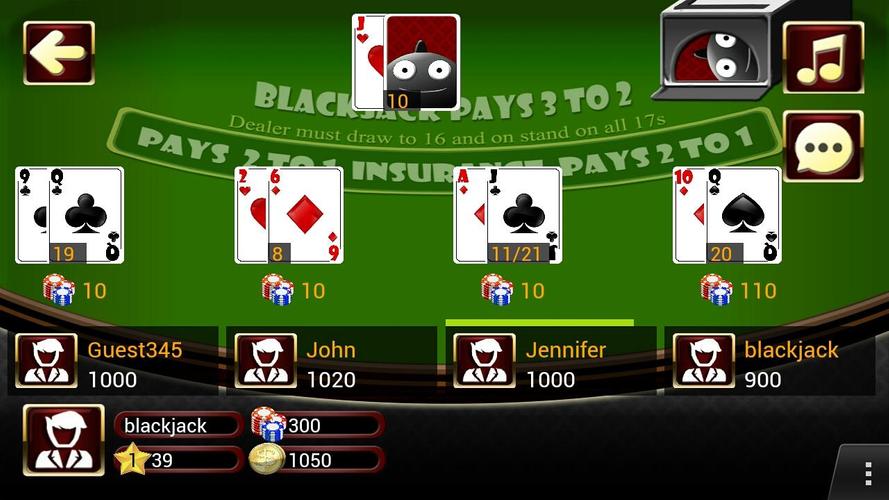Go back using the yellow arrow button
This screenshot has width=889, height=500.
(x=59, y=53)
